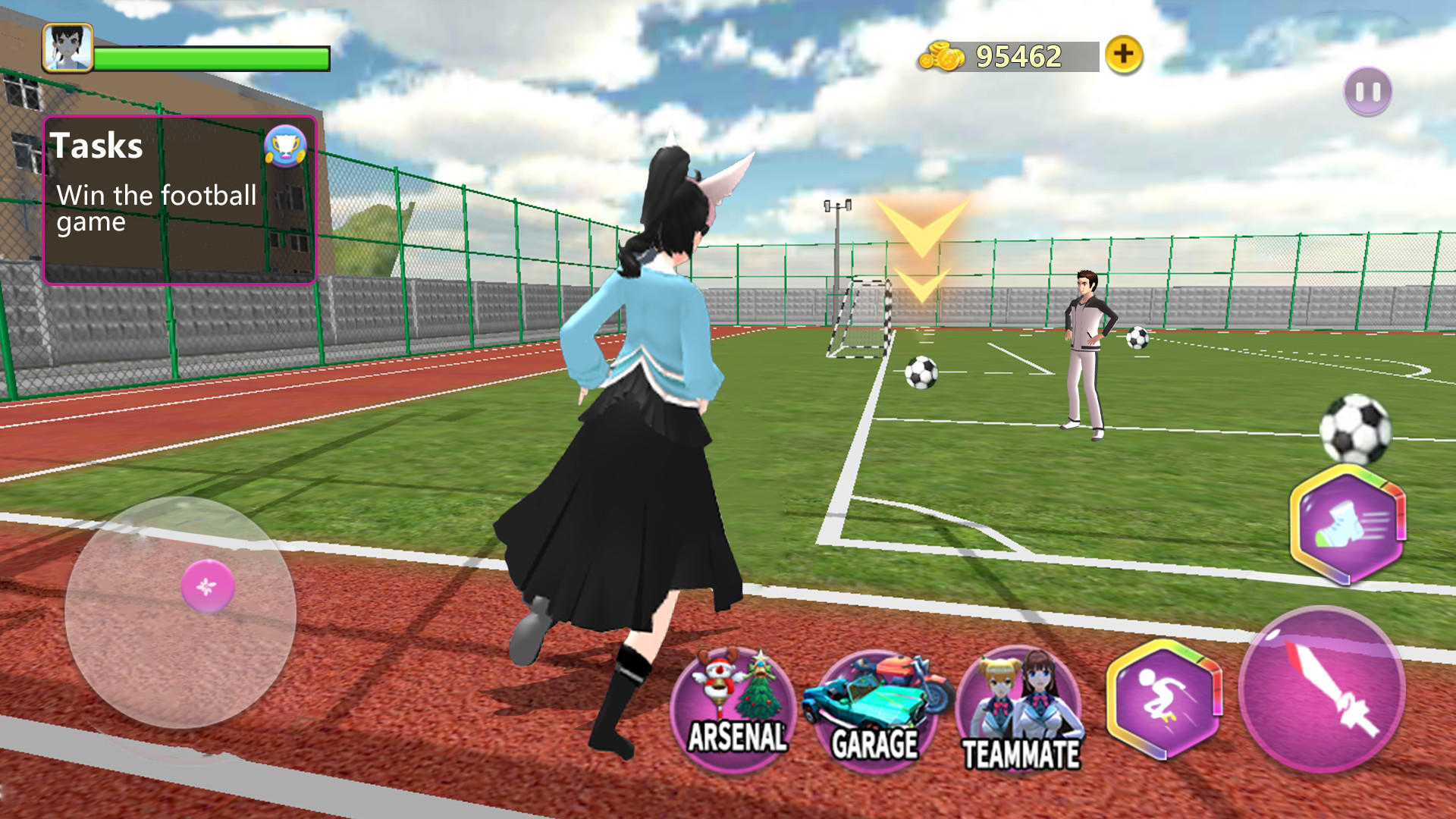Click the Tasks panel header
The width and height of the screenshot is (1456, 819).
pyautogui.click(x=96, y=146)
